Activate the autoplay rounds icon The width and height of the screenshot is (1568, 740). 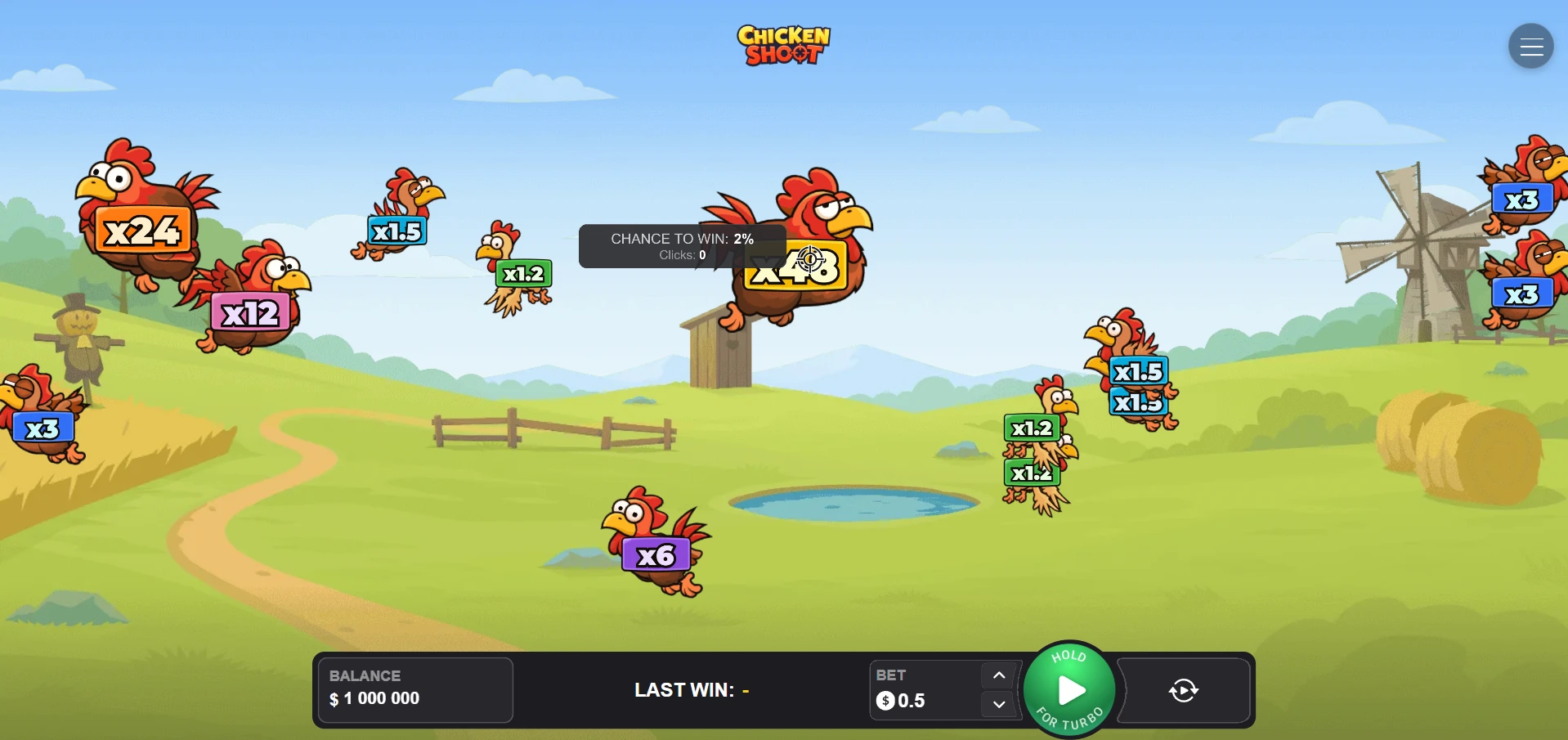pyautogui.click(x=1182, y=691)
